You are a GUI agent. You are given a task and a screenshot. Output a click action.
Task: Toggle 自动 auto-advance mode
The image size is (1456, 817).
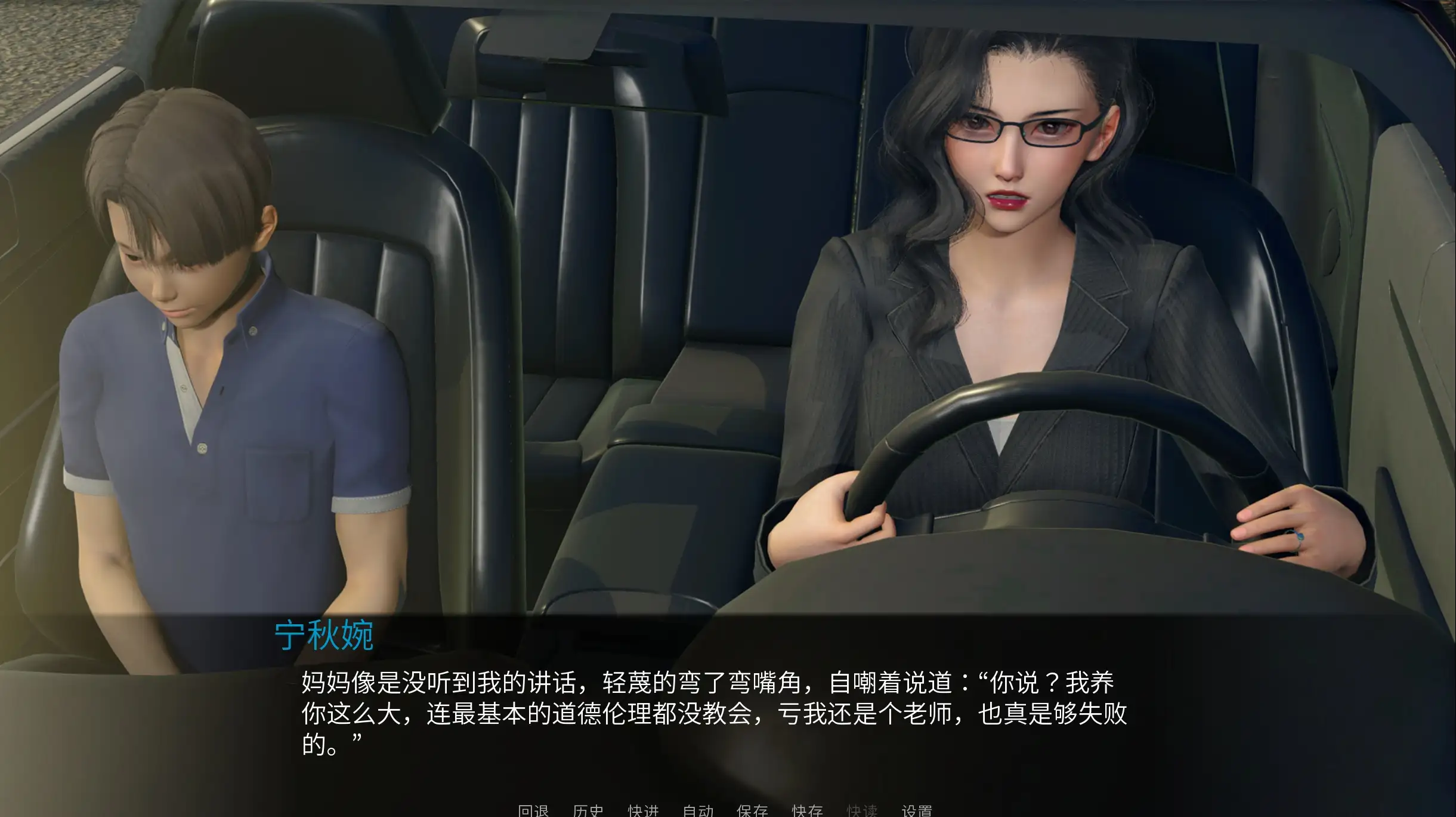coord(698,810)
